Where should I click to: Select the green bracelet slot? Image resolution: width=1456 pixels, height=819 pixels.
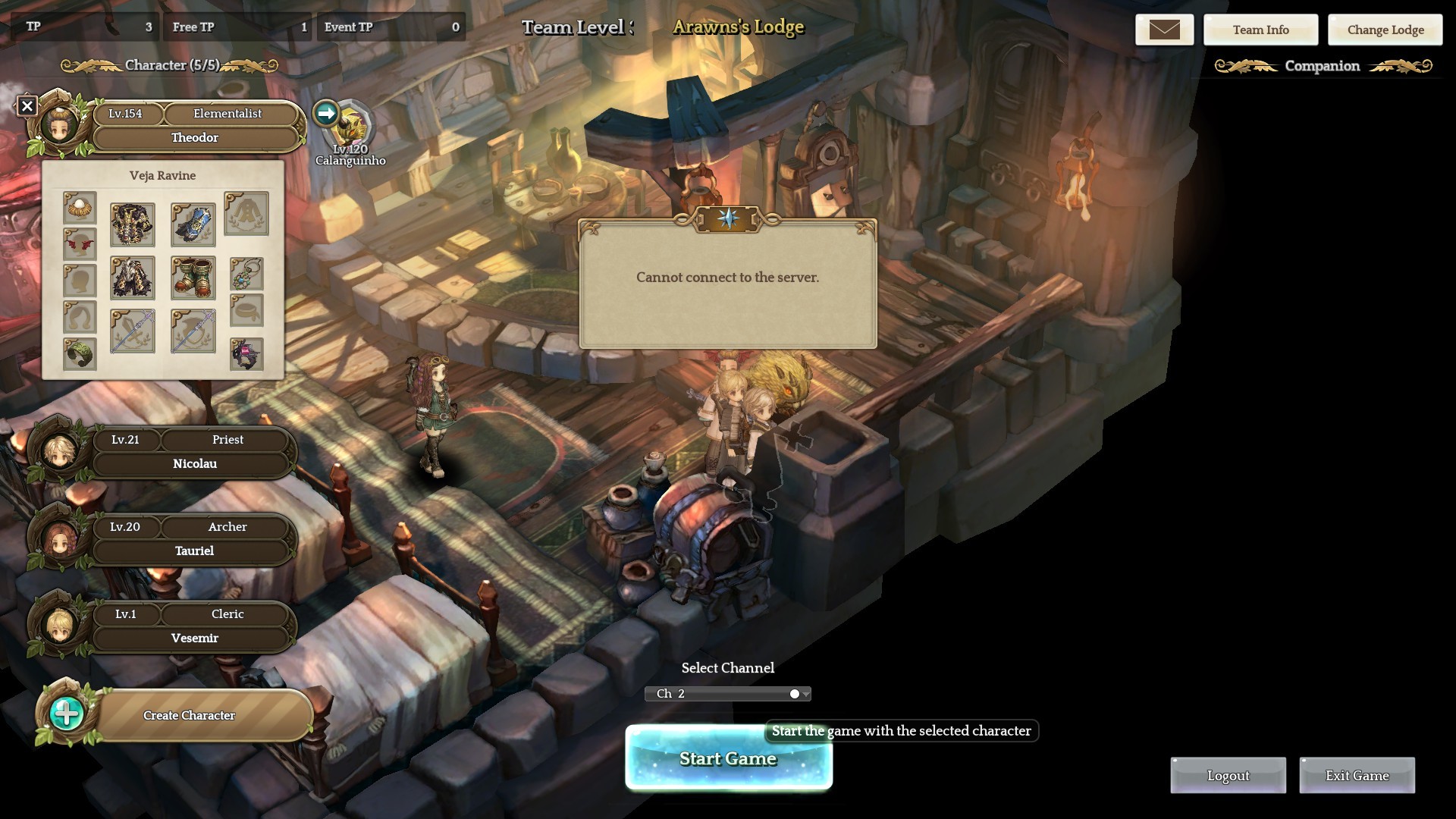coord(80,353)
